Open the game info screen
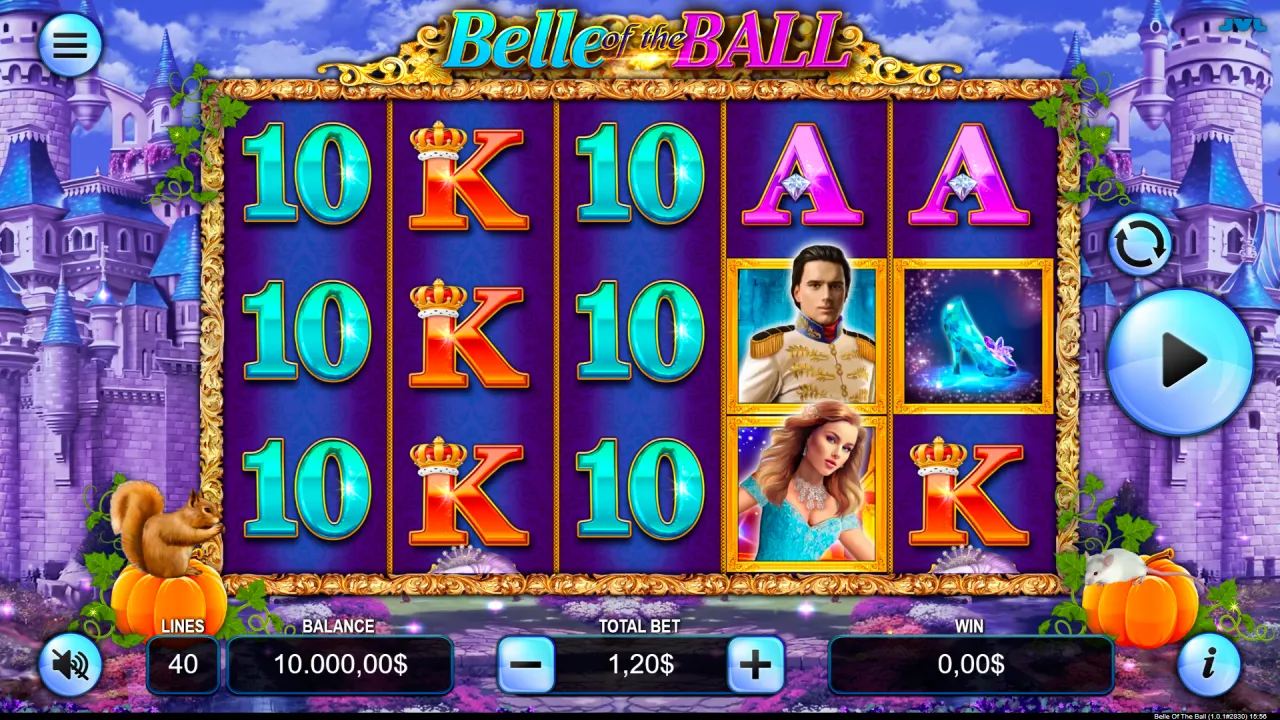1280x720 pixels. (1212, 665)
